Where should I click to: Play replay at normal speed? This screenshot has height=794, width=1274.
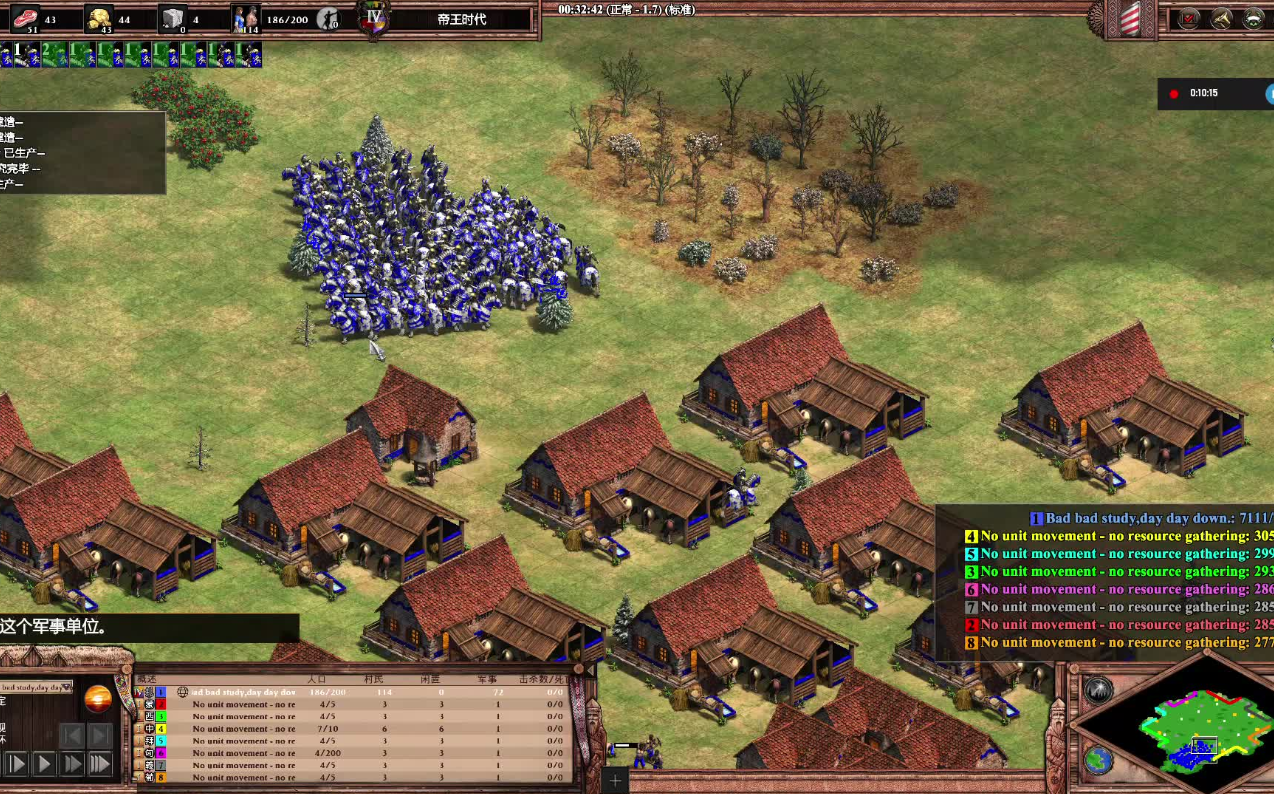(44, 764)
